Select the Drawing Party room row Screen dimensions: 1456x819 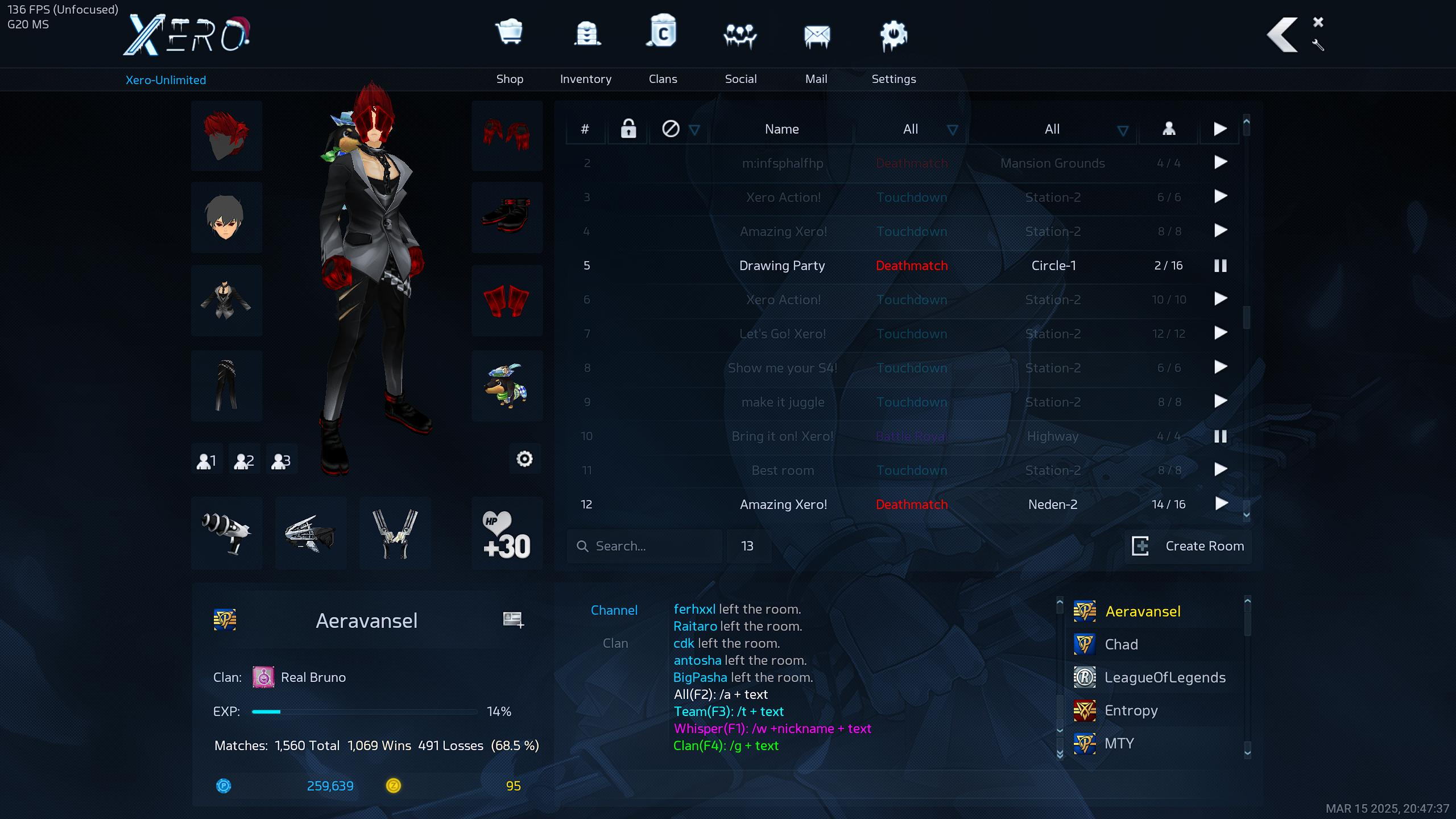click(782, 266)
